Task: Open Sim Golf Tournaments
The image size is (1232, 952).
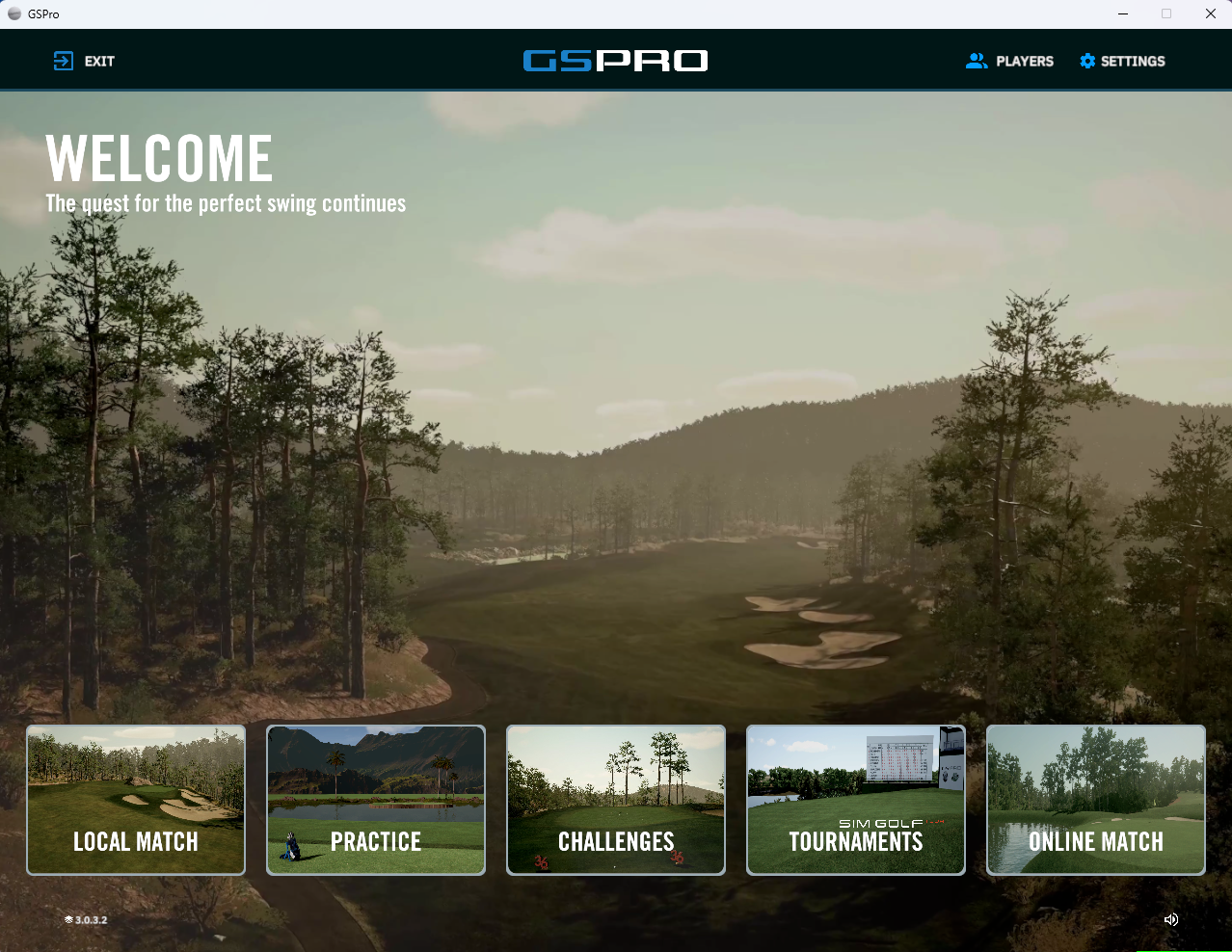Action: 856,800
